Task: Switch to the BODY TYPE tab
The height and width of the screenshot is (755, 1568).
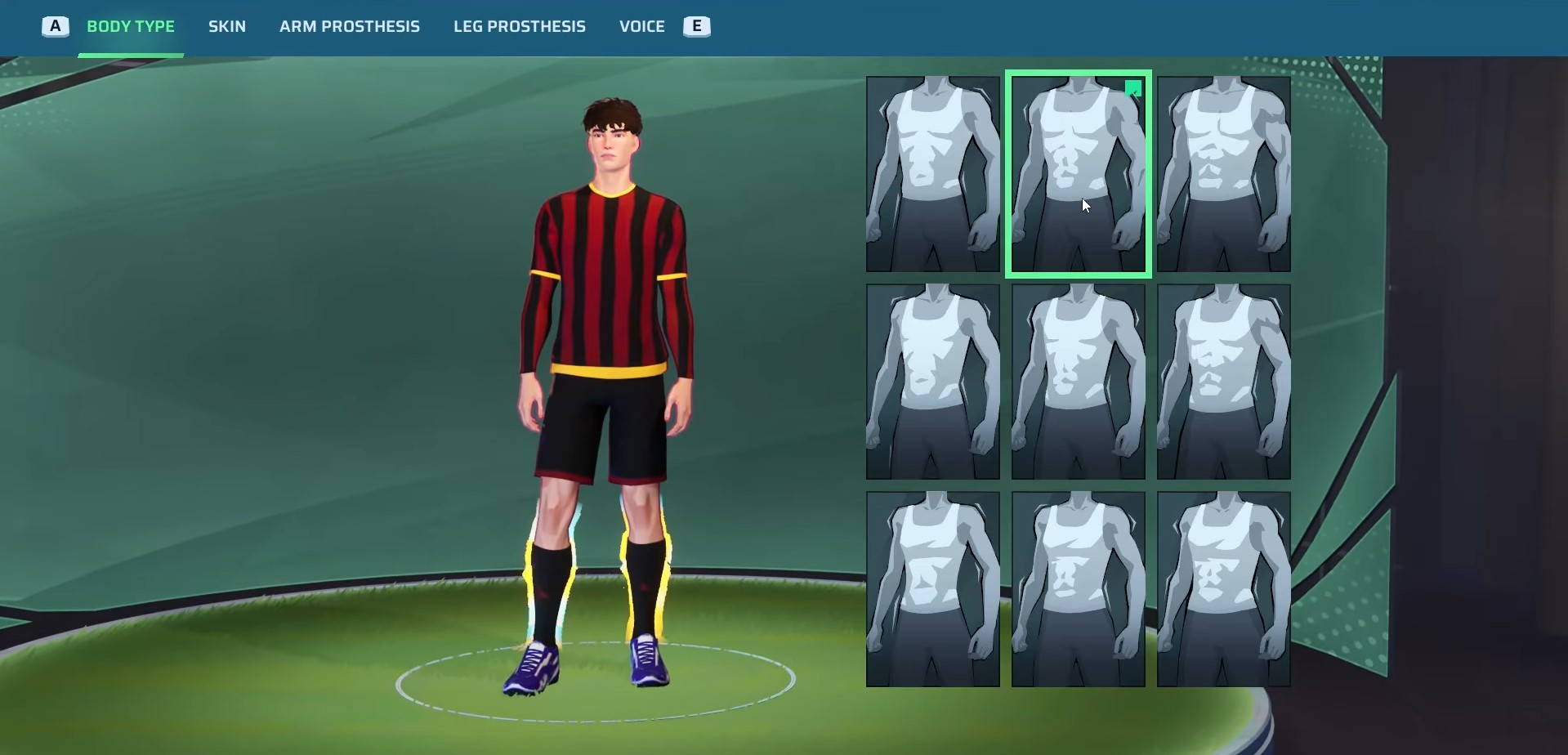Action: pyautogui.click(x=131, y=26)
